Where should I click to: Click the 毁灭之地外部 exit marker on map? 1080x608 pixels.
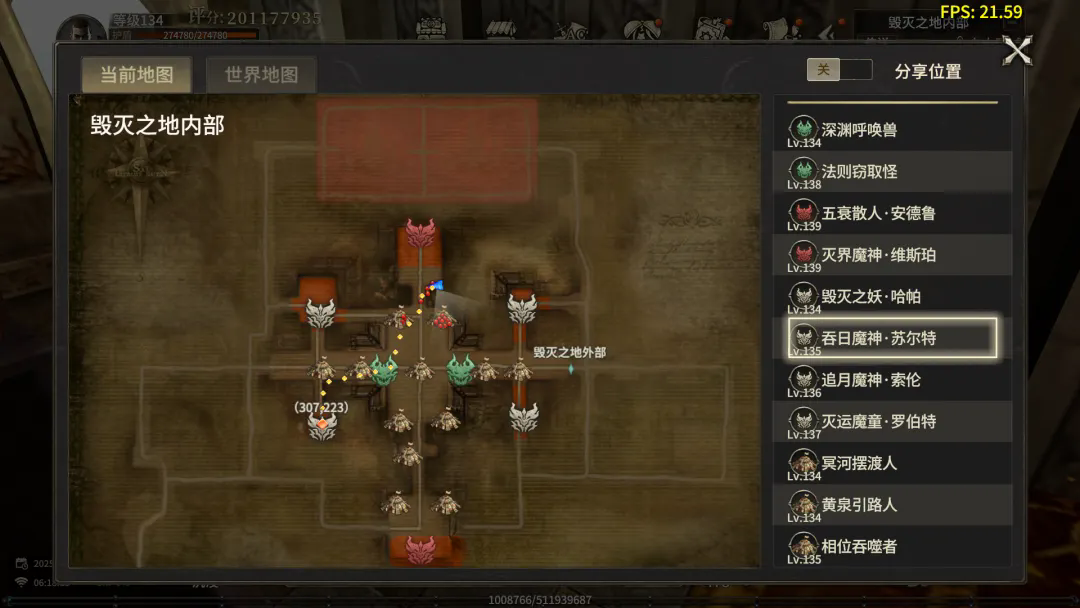[571, 368]
